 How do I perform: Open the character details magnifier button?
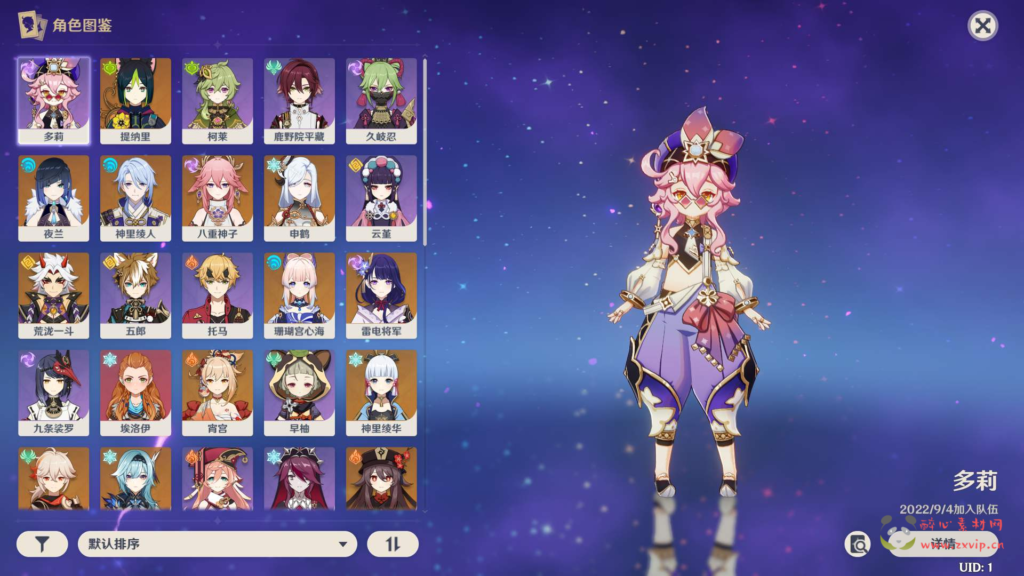coord(858,544)
